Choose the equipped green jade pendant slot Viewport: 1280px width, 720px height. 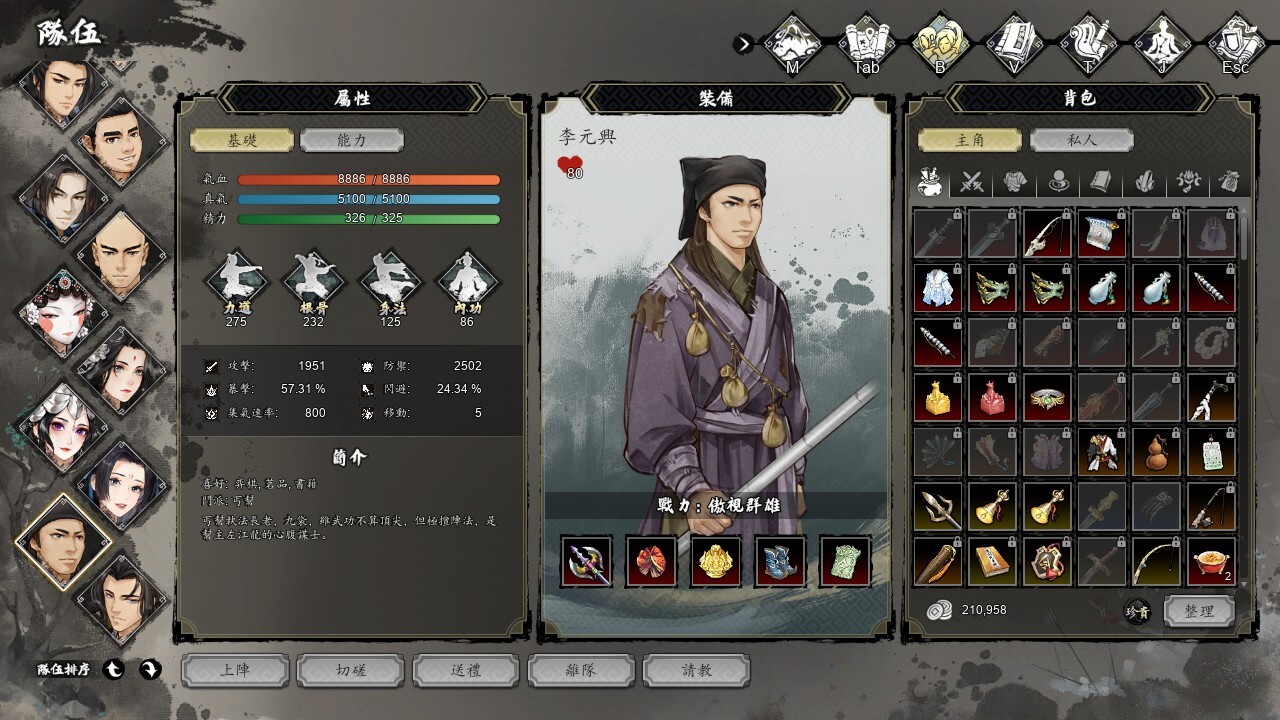845,561
